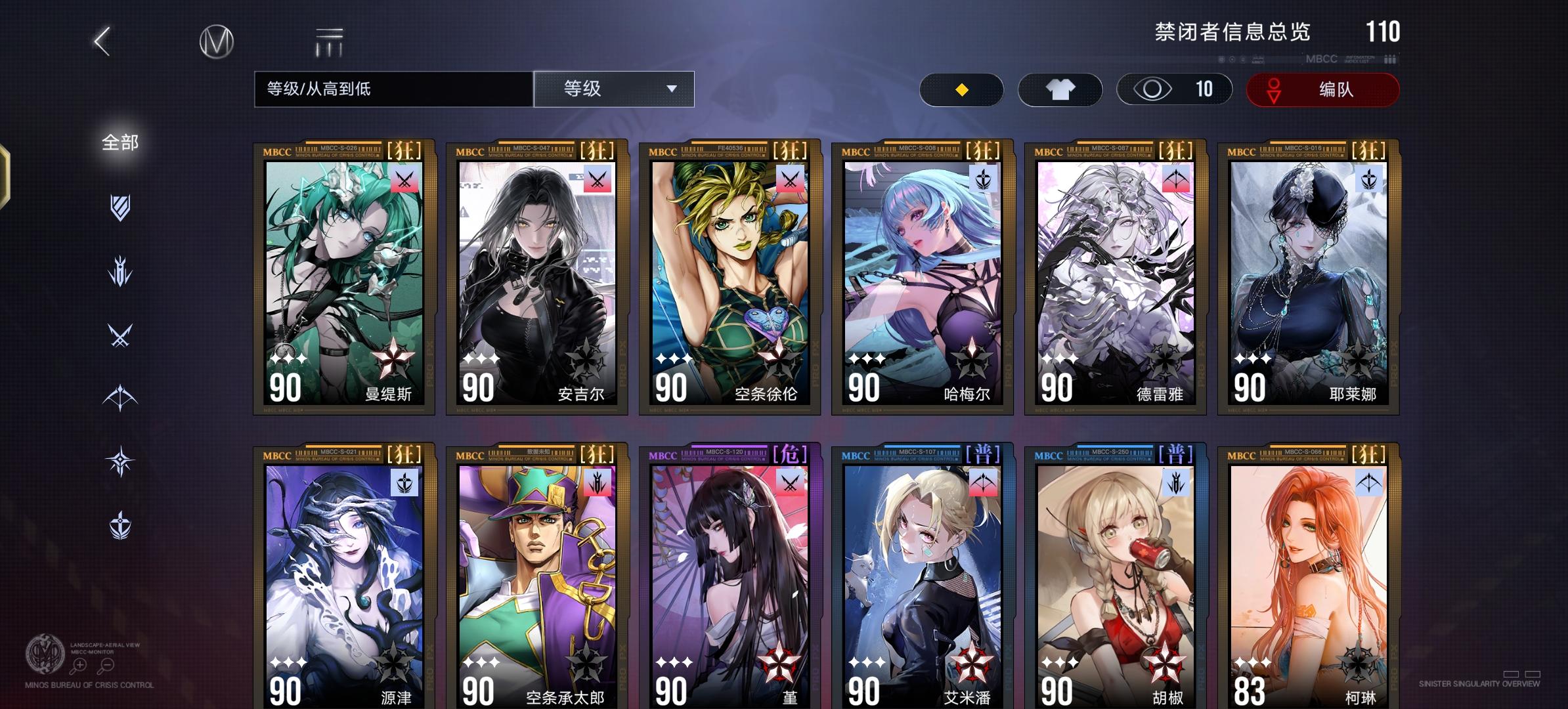Image resolution: width=1568 pixels, height=709 pixels.
Task: Expand the sort criteria selector arrow
Action: click(x=671, y=89)
